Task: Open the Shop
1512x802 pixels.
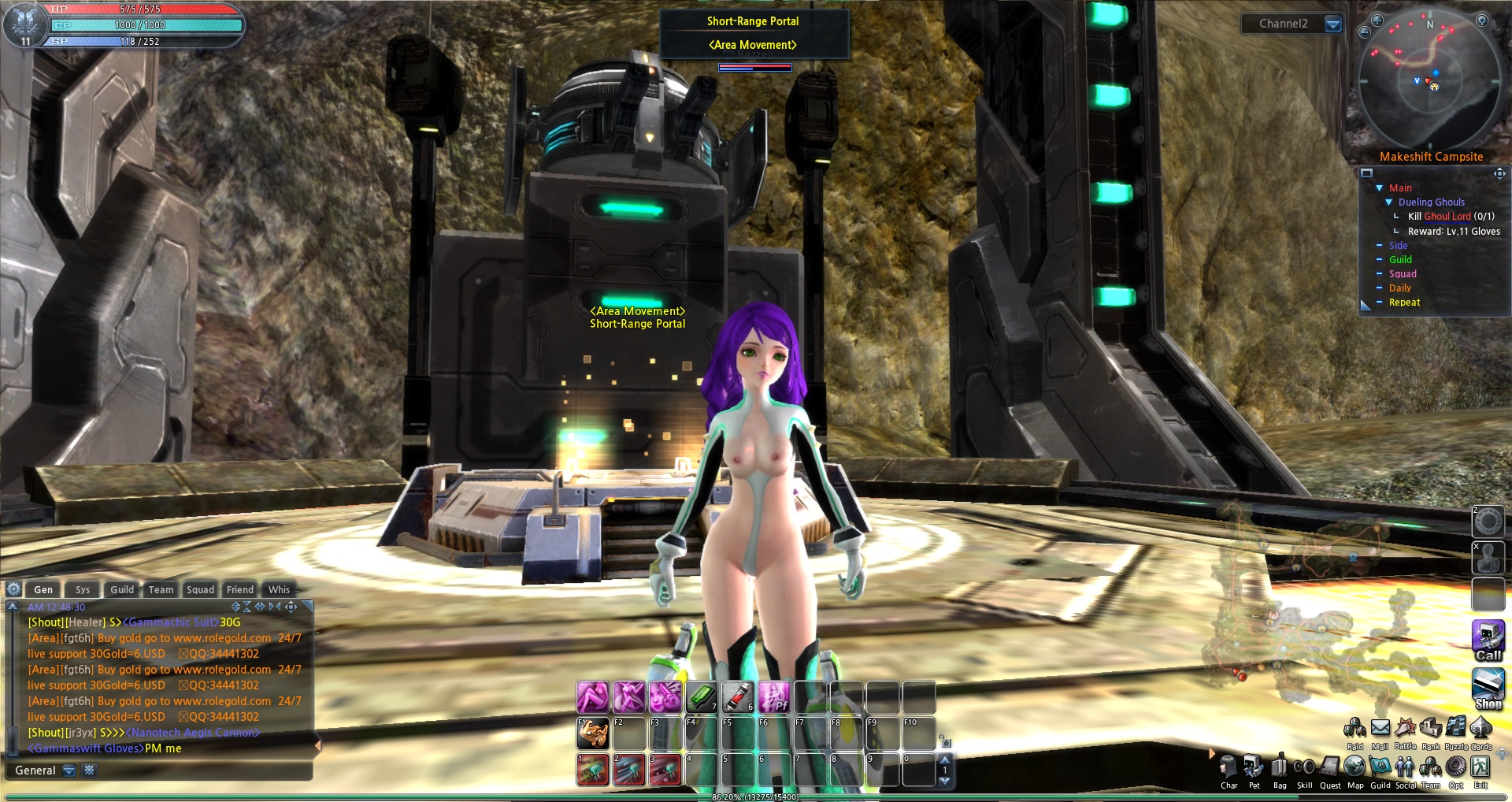Action: click(x=1488, y=687)
